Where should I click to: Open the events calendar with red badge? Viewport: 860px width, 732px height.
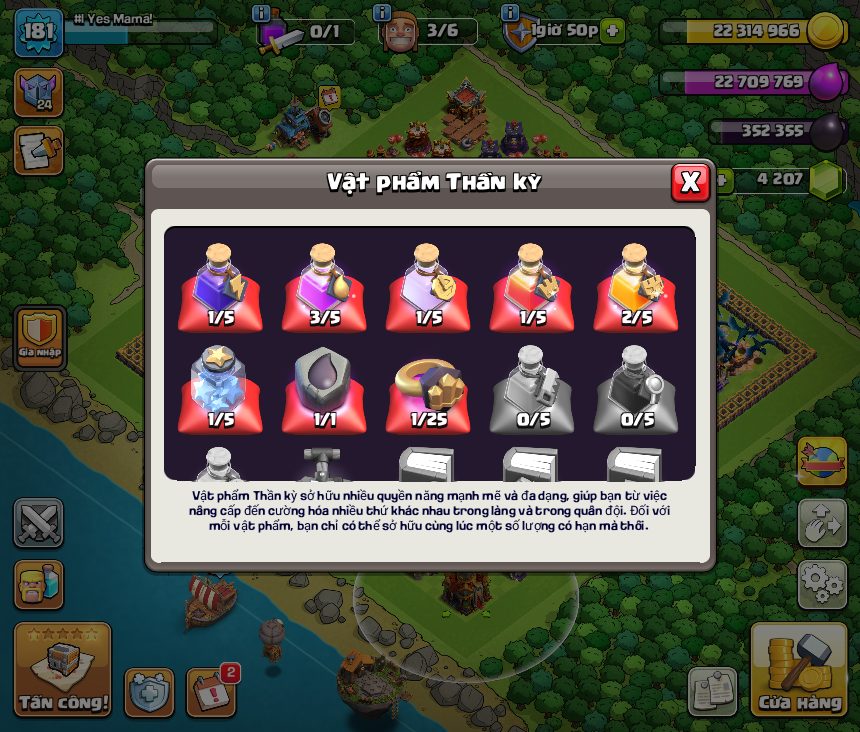point(210,692)
